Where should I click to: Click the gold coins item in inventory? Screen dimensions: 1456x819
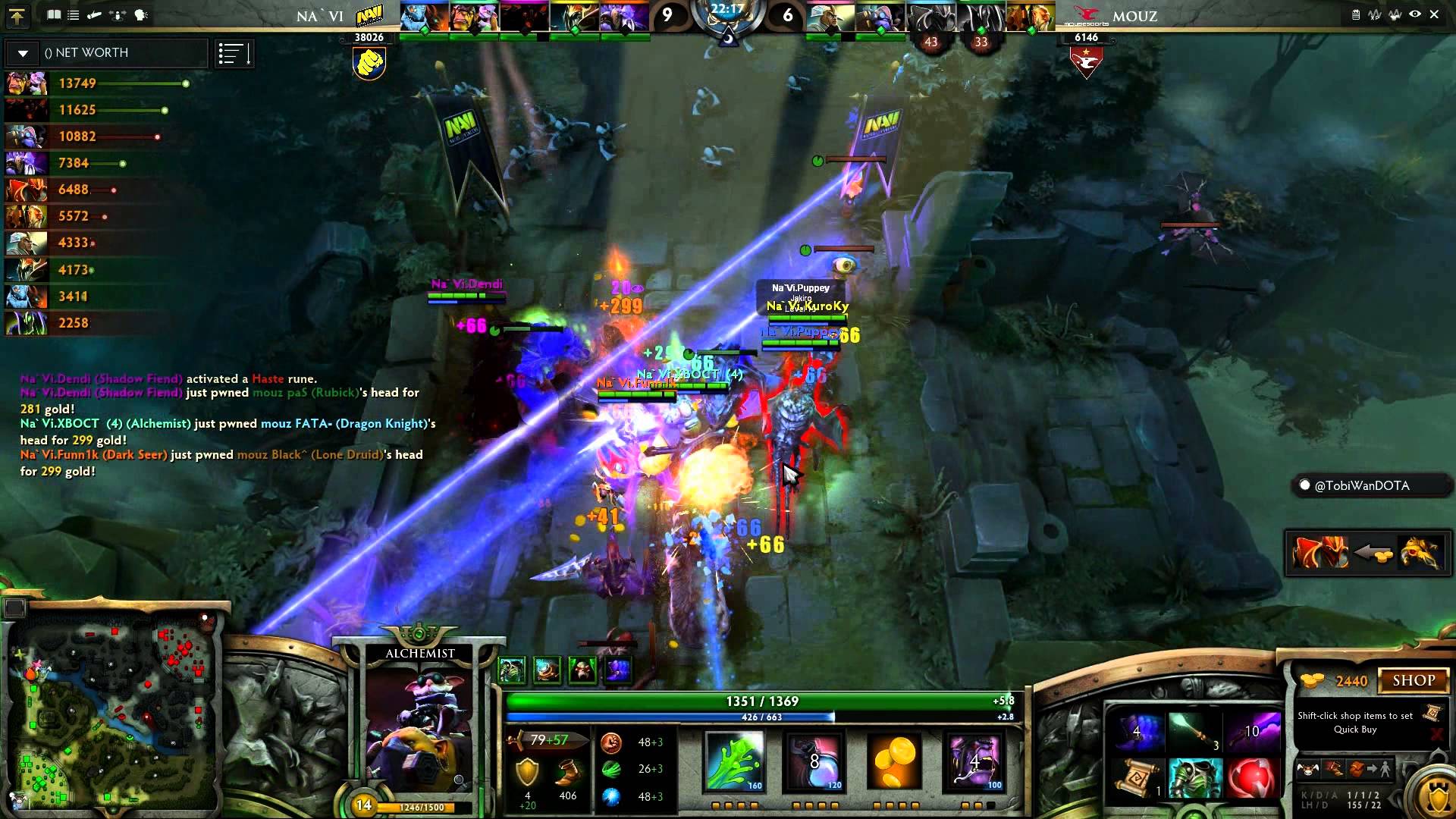point(895,762)
